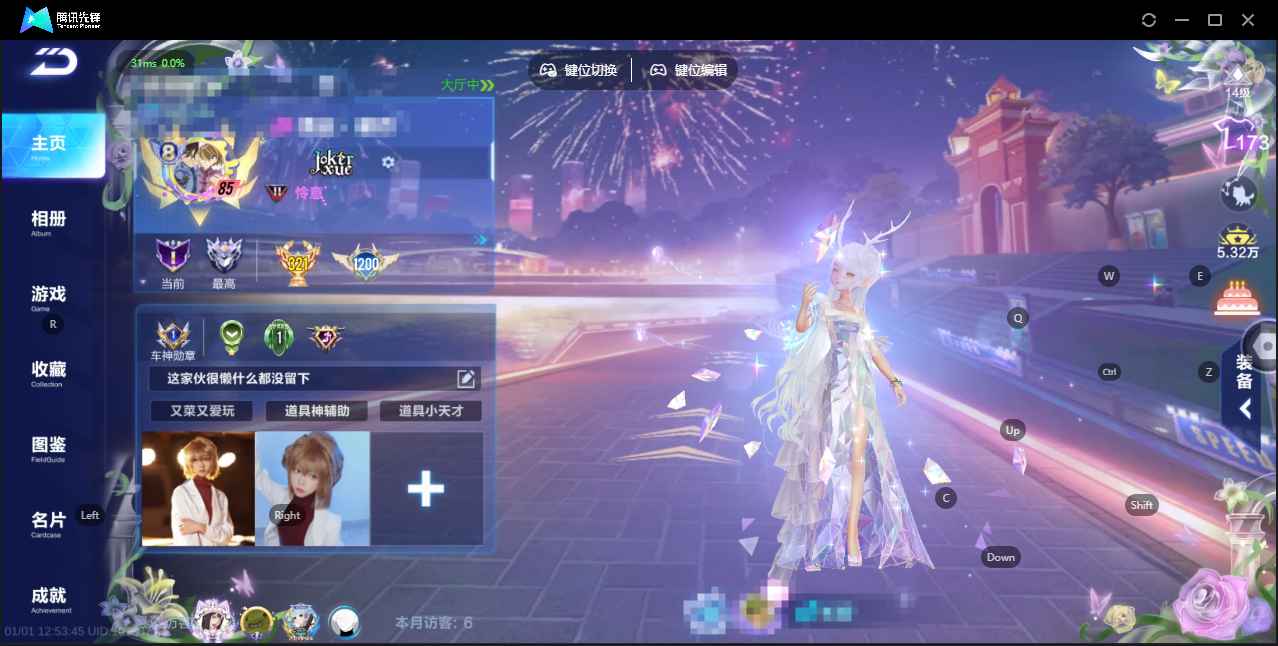Add a new photo with plus tile

[x=426, y=489]
